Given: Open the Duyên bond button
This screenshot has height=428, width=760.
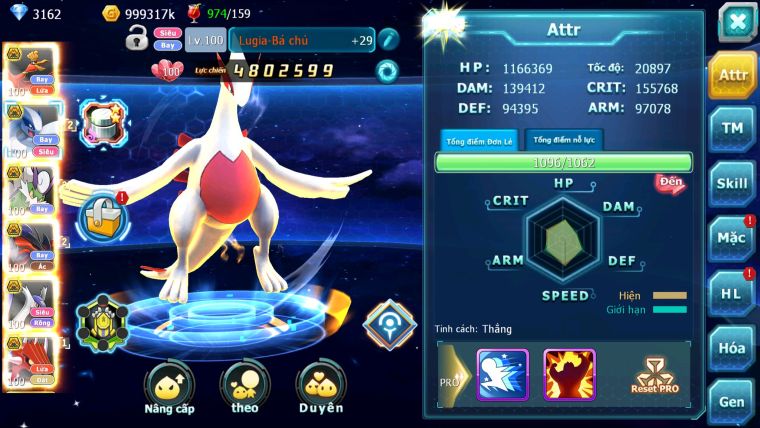Looking at the screenshot, I should click(320, 388).
